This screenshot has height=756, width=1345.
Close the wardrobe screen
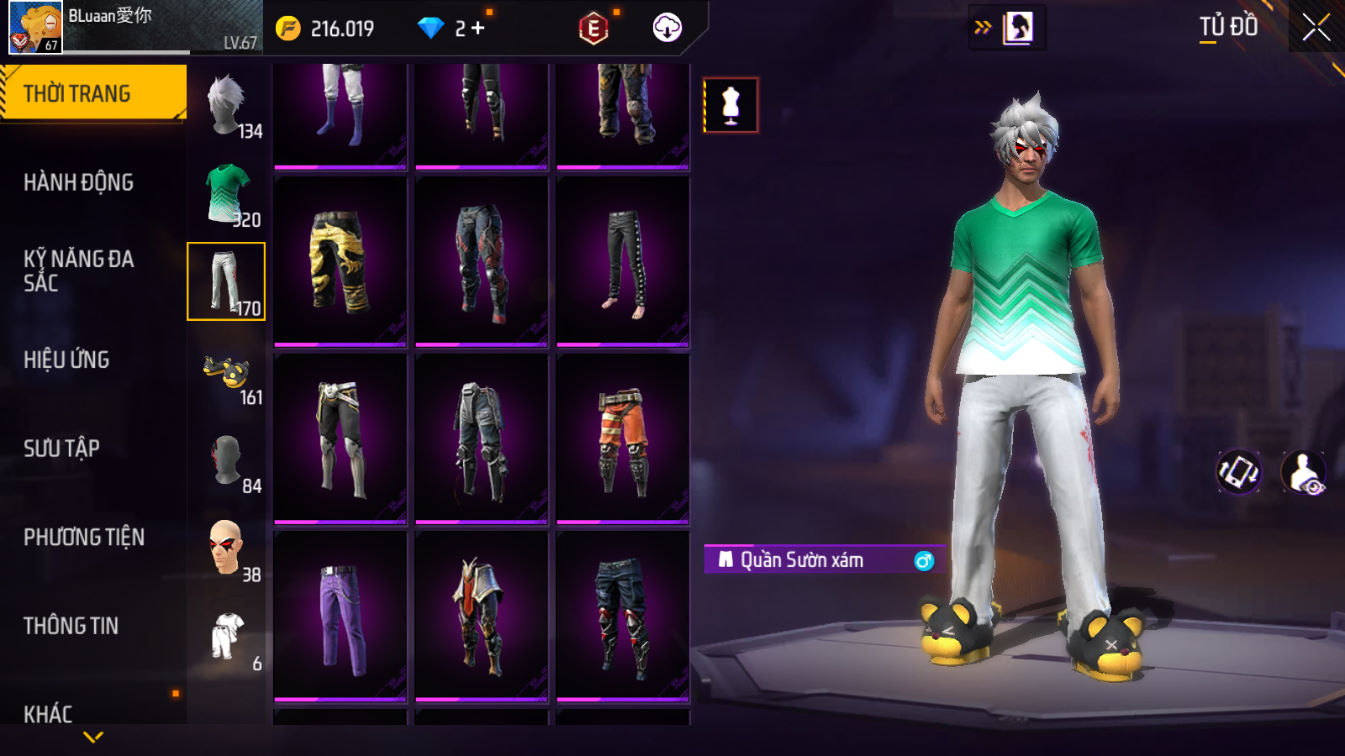1316,28
